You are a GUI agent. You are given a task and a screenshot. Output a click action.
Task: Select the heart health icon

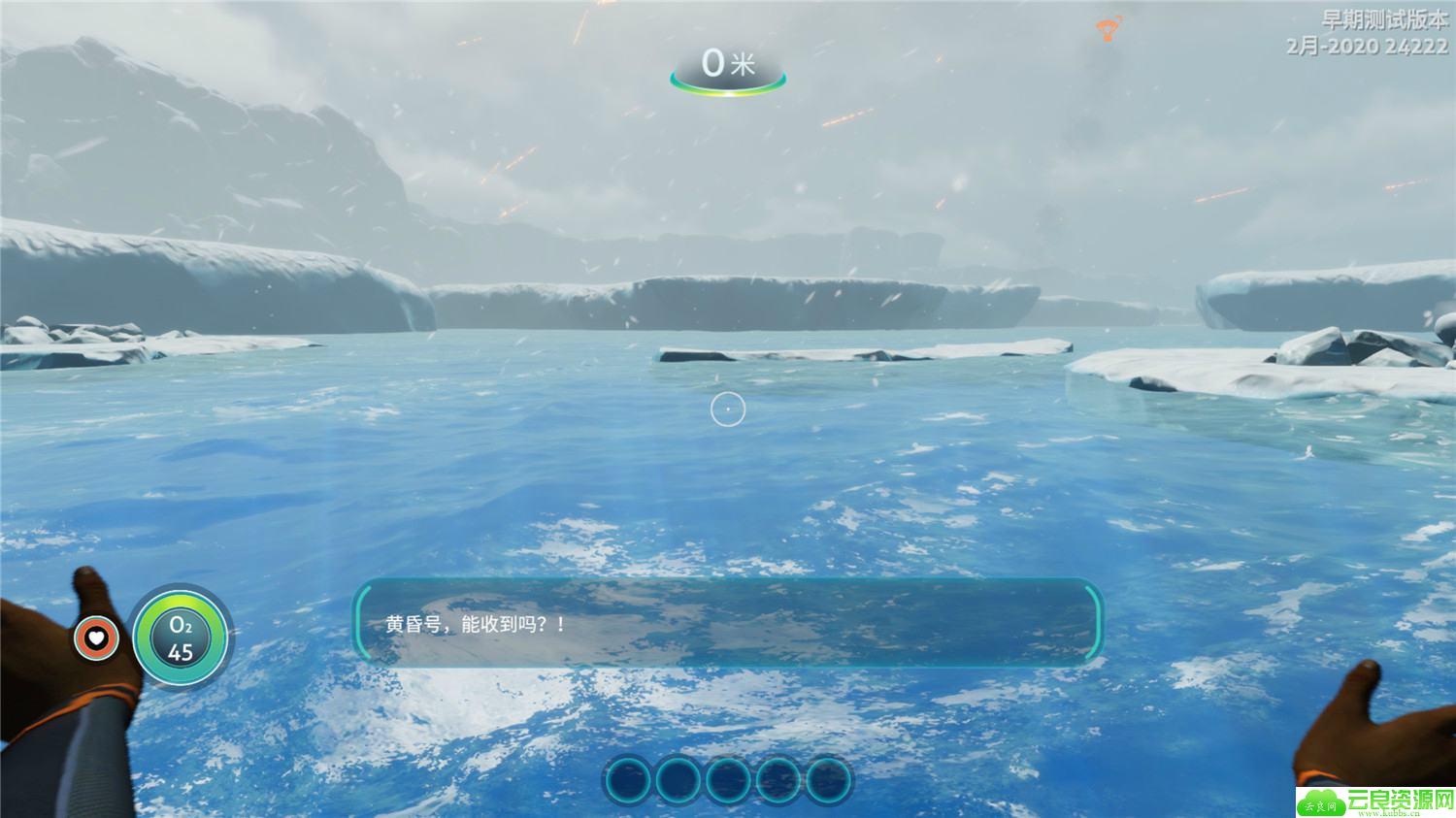click(96, 638)
